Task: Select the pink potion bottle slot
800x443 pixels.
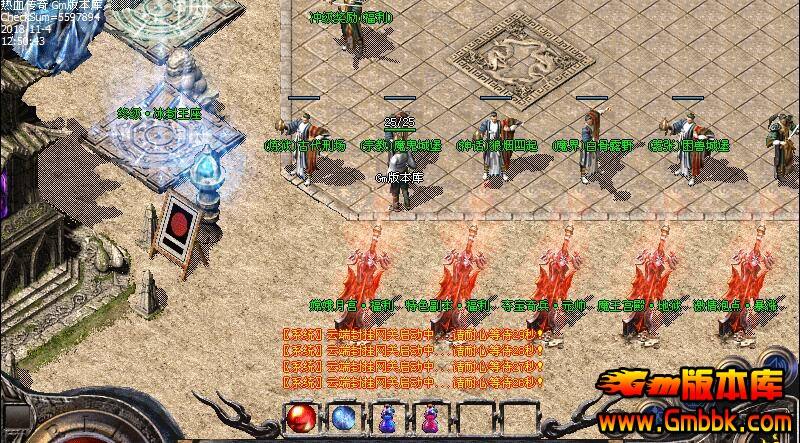Action: [430, 418]
